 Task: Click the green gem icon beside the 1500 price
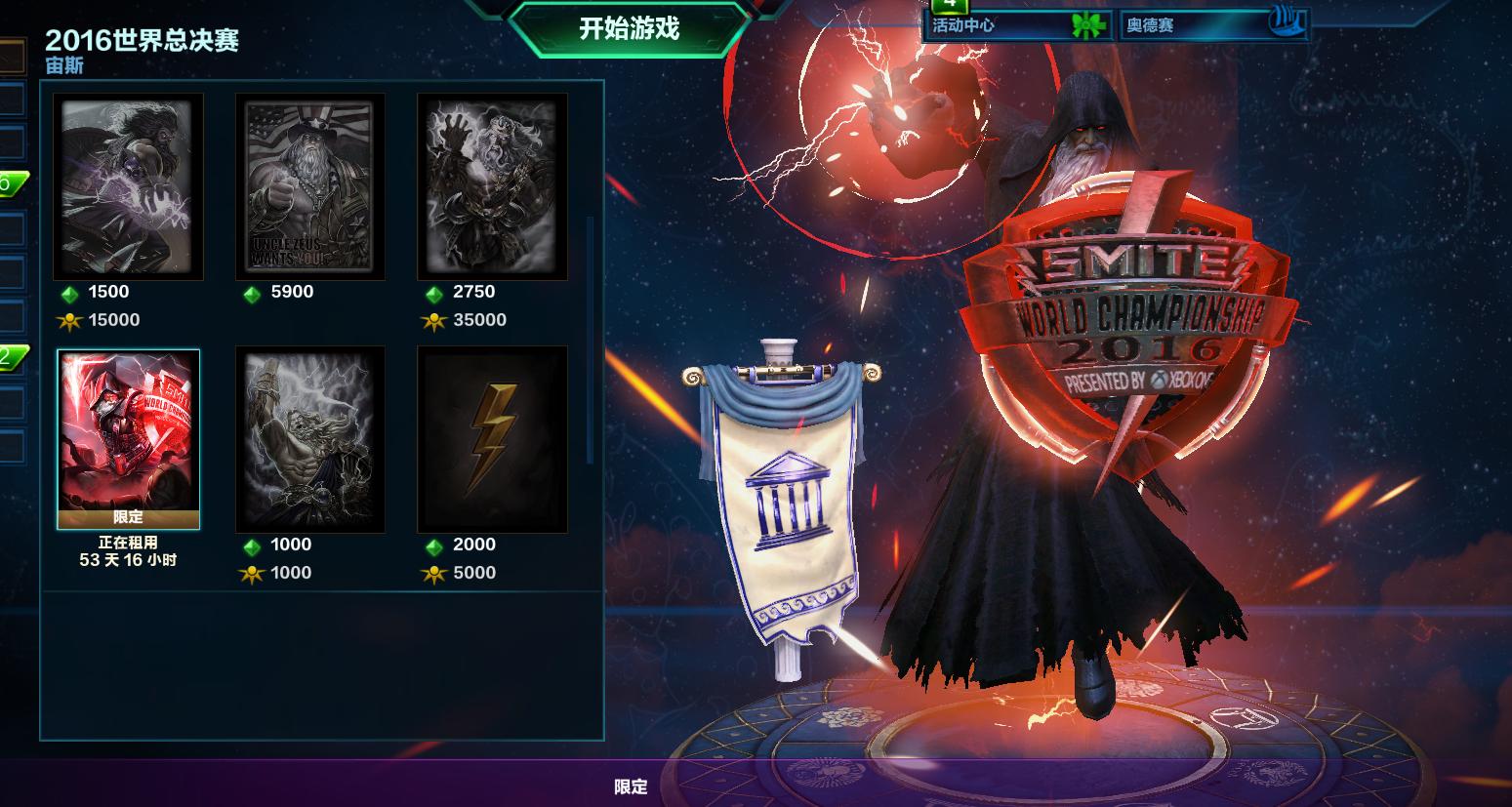68,292
